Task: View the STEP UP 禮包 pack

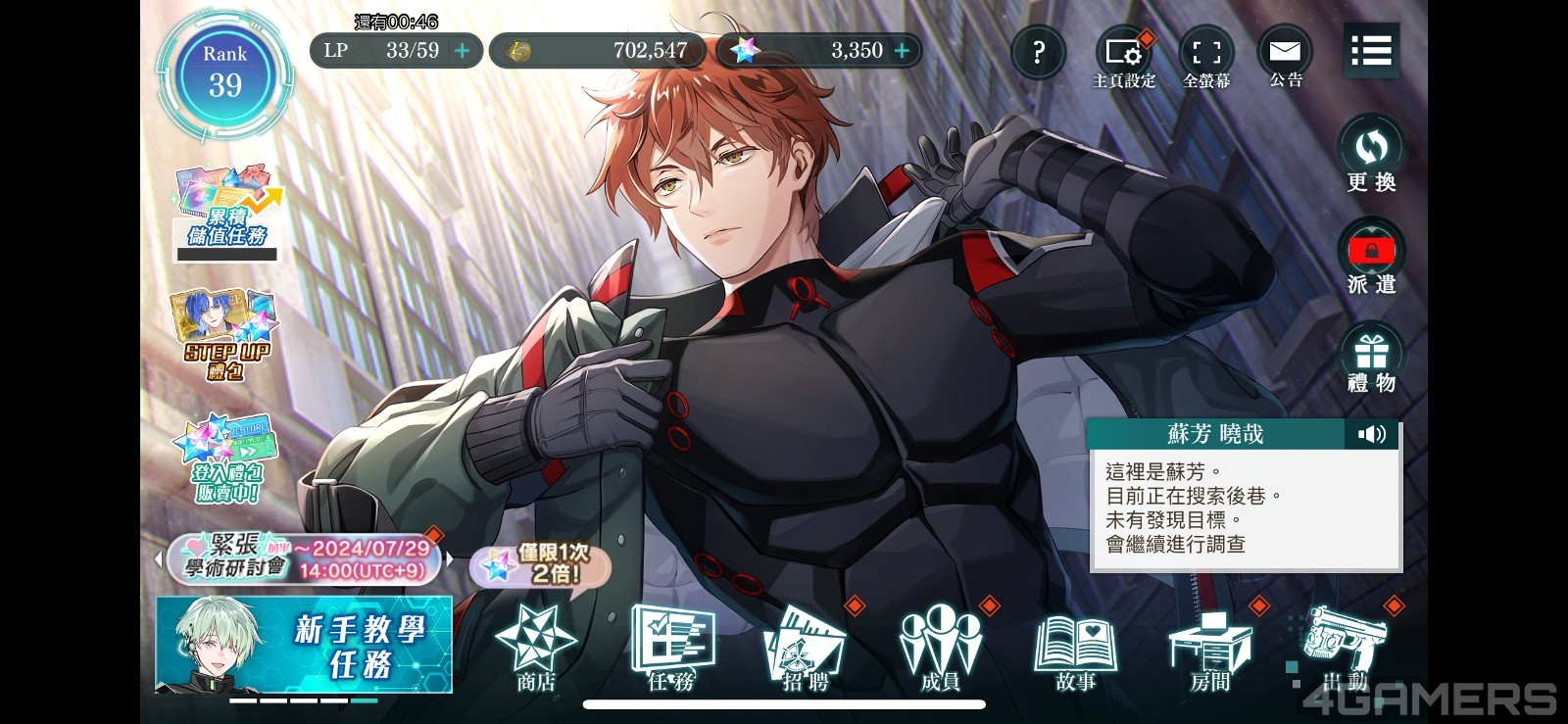Action: point(225,335)
